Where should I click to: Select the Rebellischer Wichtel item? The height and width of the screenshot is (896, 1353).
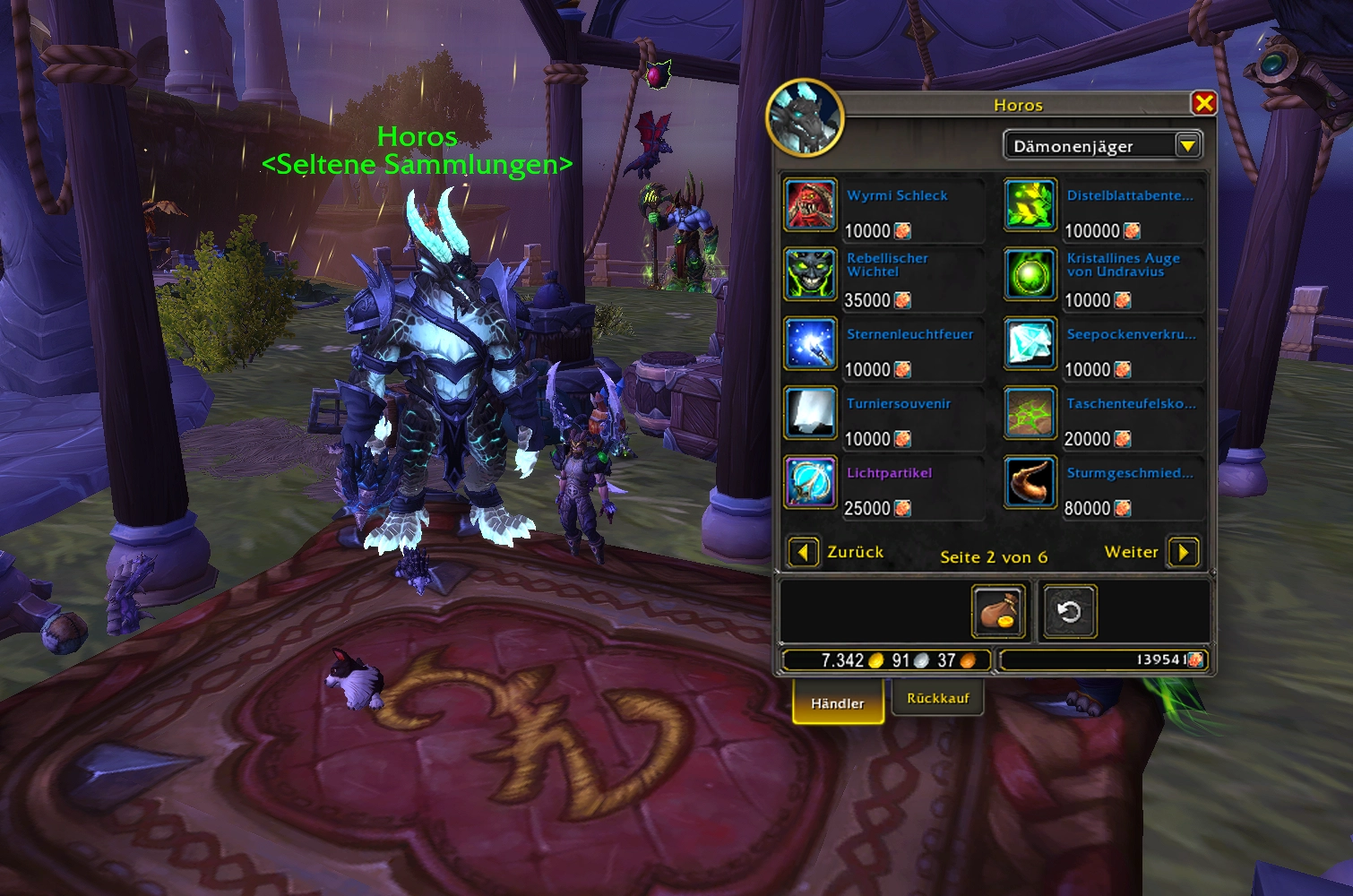(x=811, y=274)
